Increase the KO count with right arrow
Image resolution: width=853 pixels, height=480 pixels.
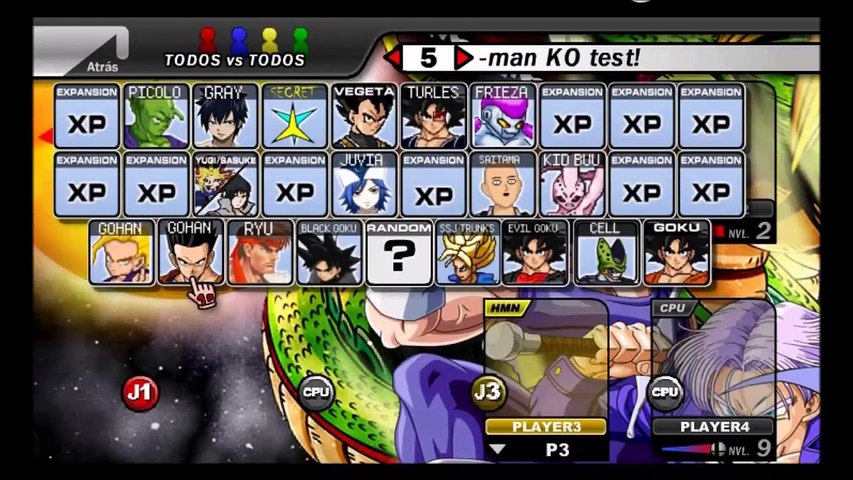click(462, 58)
